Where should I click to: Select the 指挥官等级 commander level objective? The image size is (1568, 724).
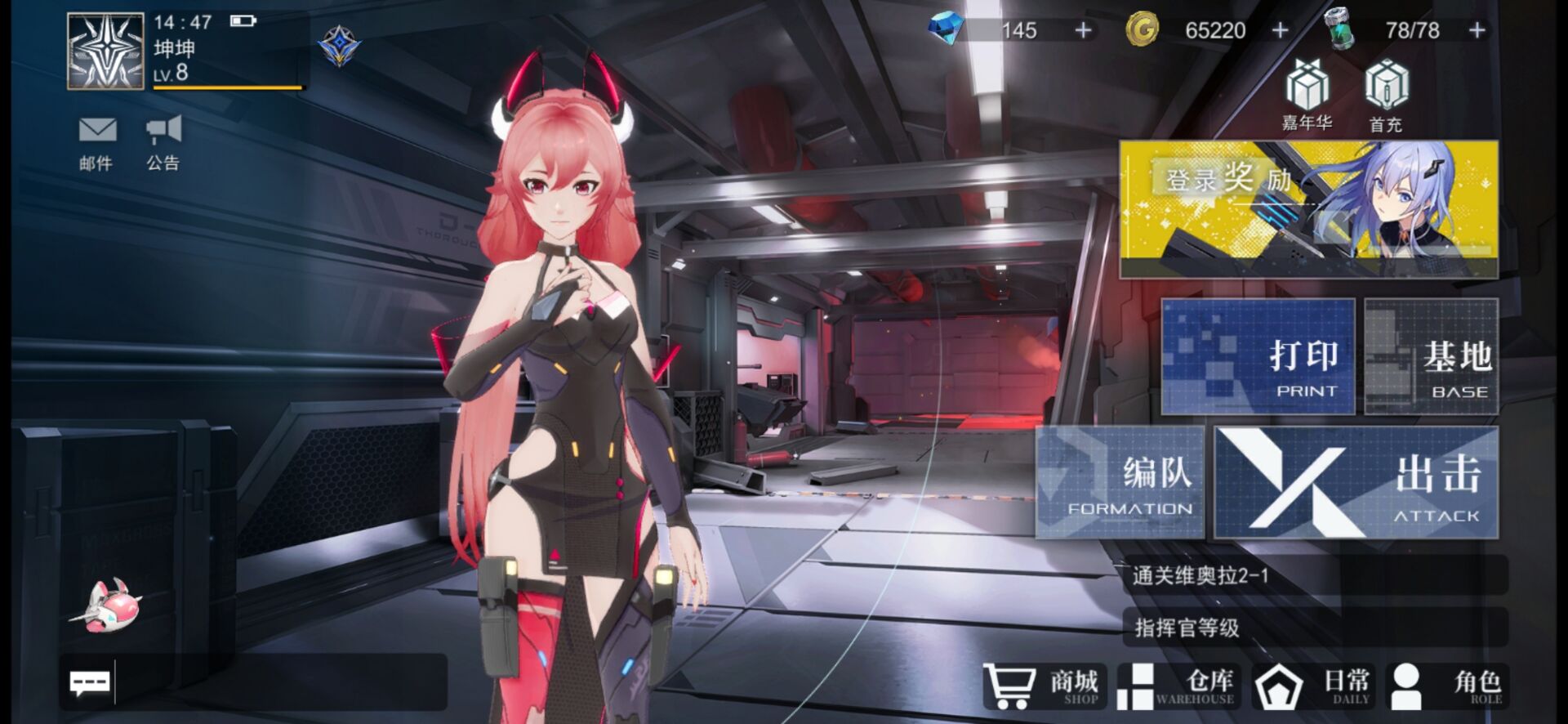1315,627
